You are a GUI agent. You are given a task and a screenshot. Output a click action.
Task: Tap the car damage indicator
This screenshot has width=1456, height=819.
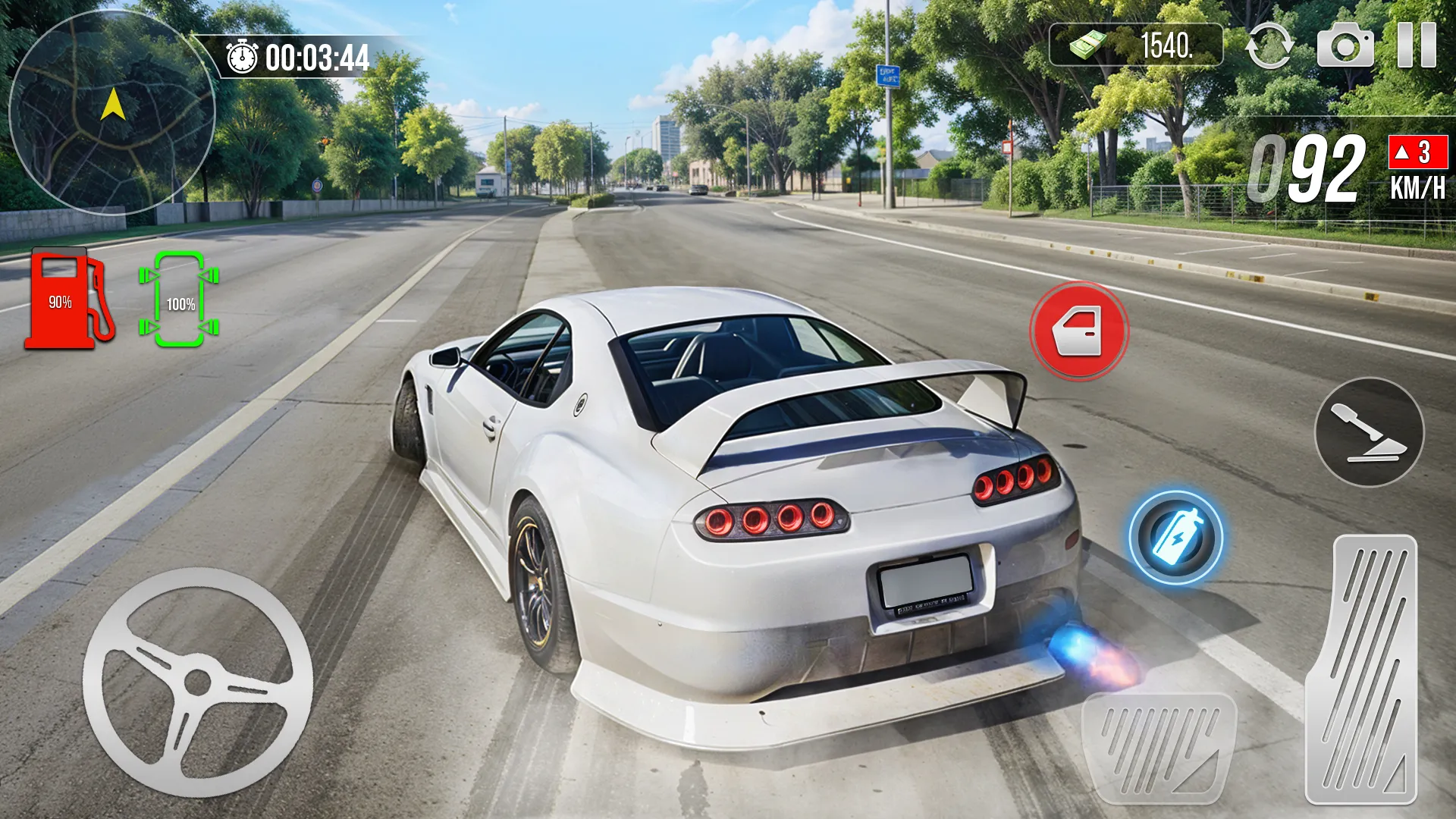pyautogui.click(x=179, y=301)
